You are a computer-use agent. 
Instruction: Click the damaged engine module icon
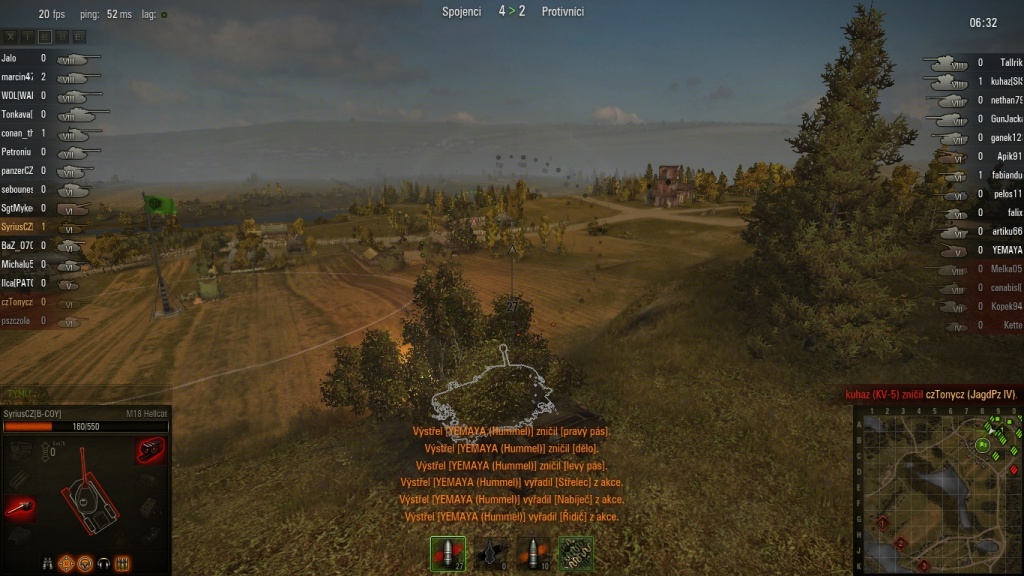[x=150, y=450]
